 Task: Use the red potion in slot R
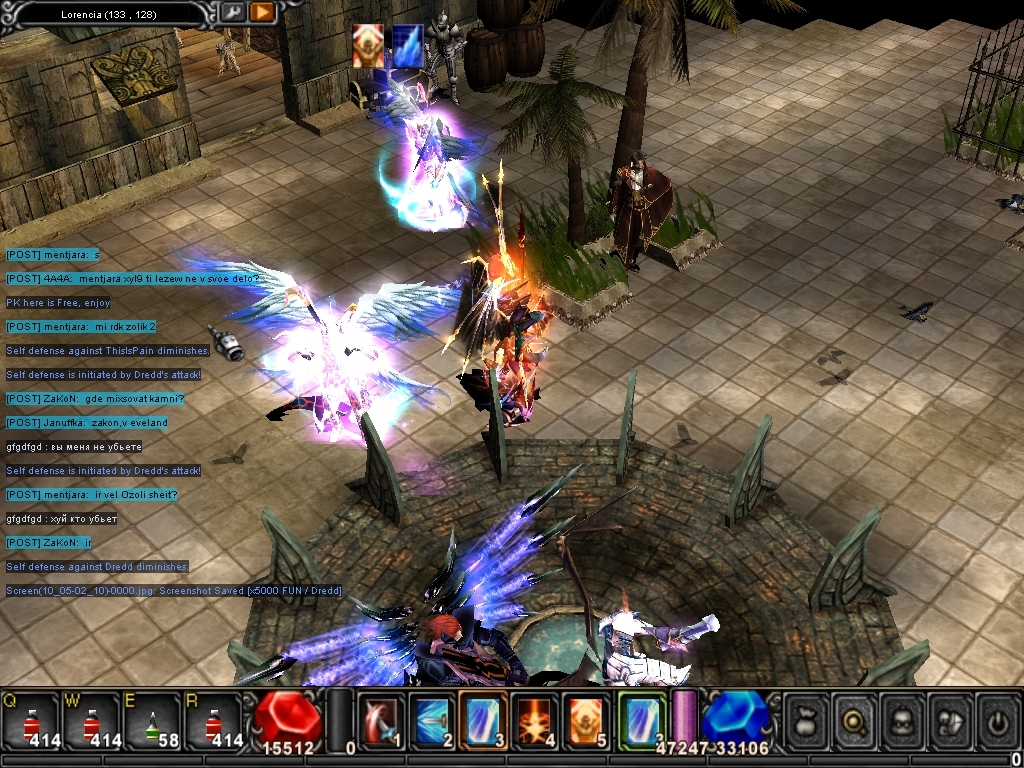pos(212,720)
